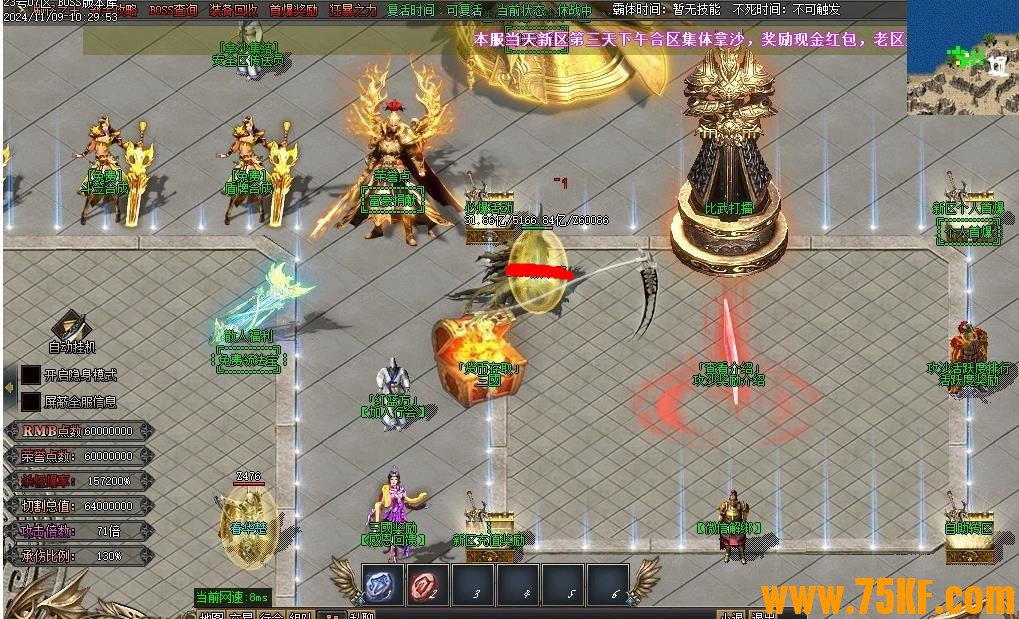Open the minimap
This screenshot has width=1019, height=619.
tap(962, 57)
